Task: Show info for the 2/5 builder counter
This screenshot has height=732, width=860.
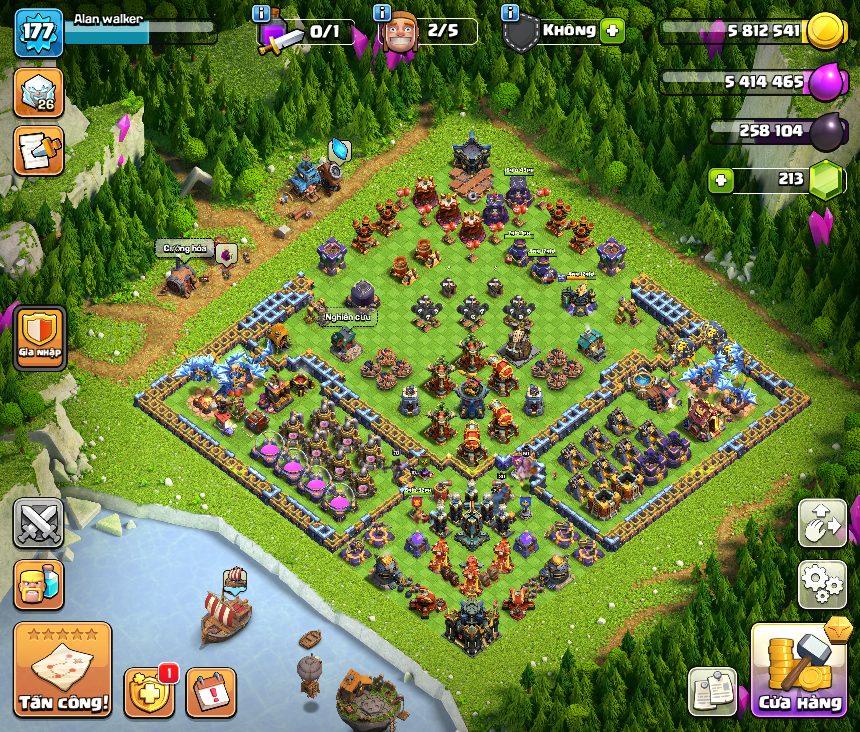Action: (382, 14)
